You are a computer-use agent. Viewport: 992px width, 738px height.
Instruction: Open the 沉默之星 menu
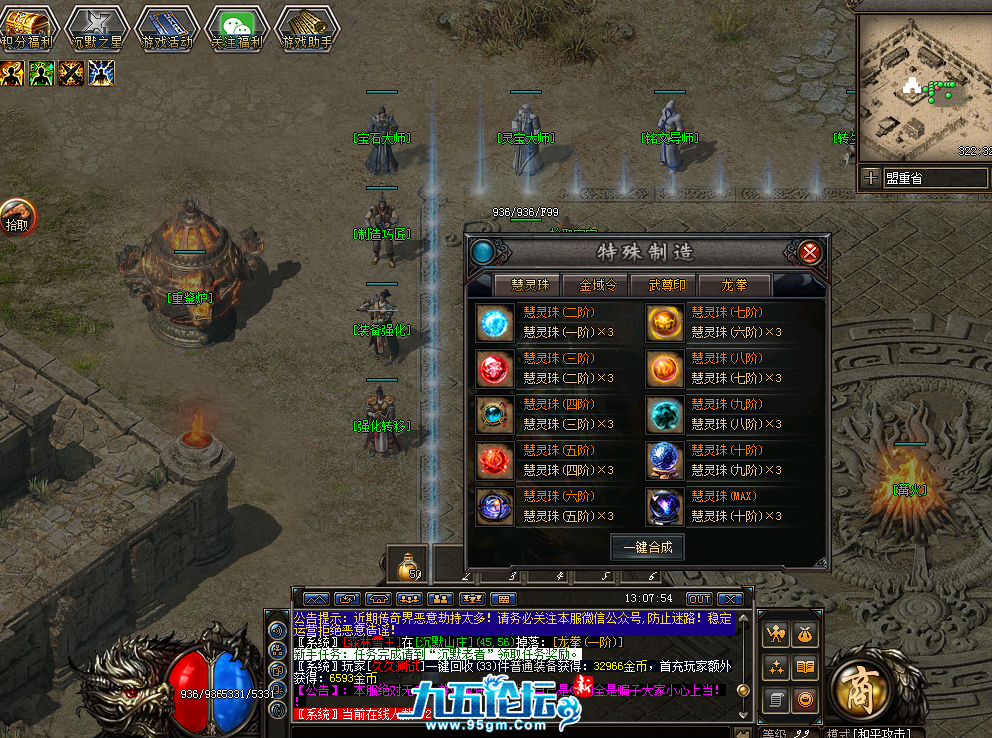click(97, 28)
